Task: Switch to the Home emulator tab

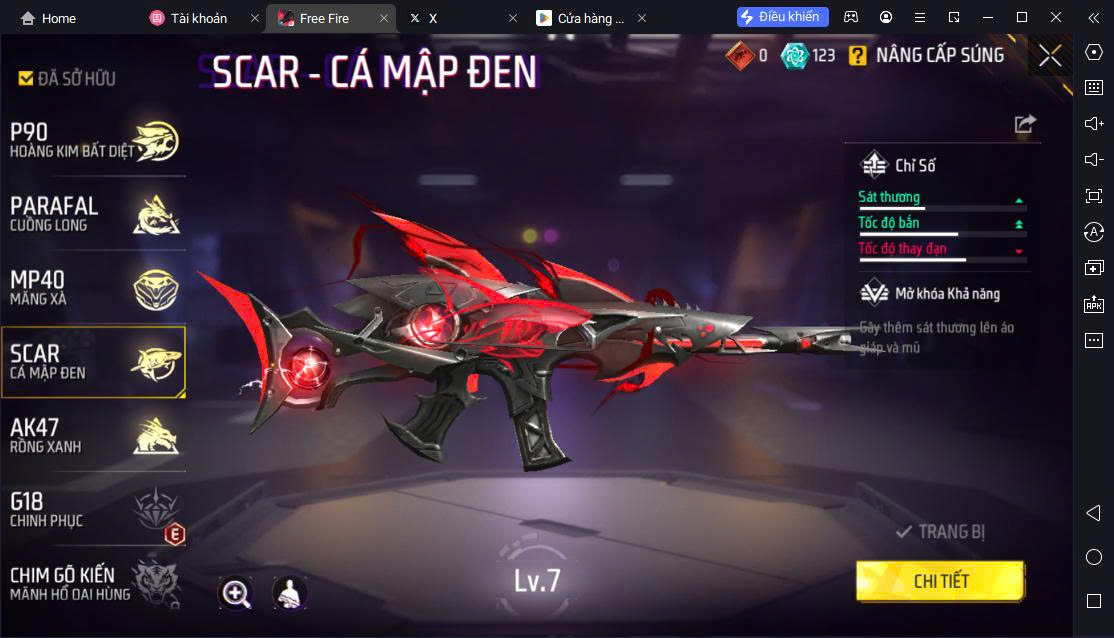Action: click(48, 18)
